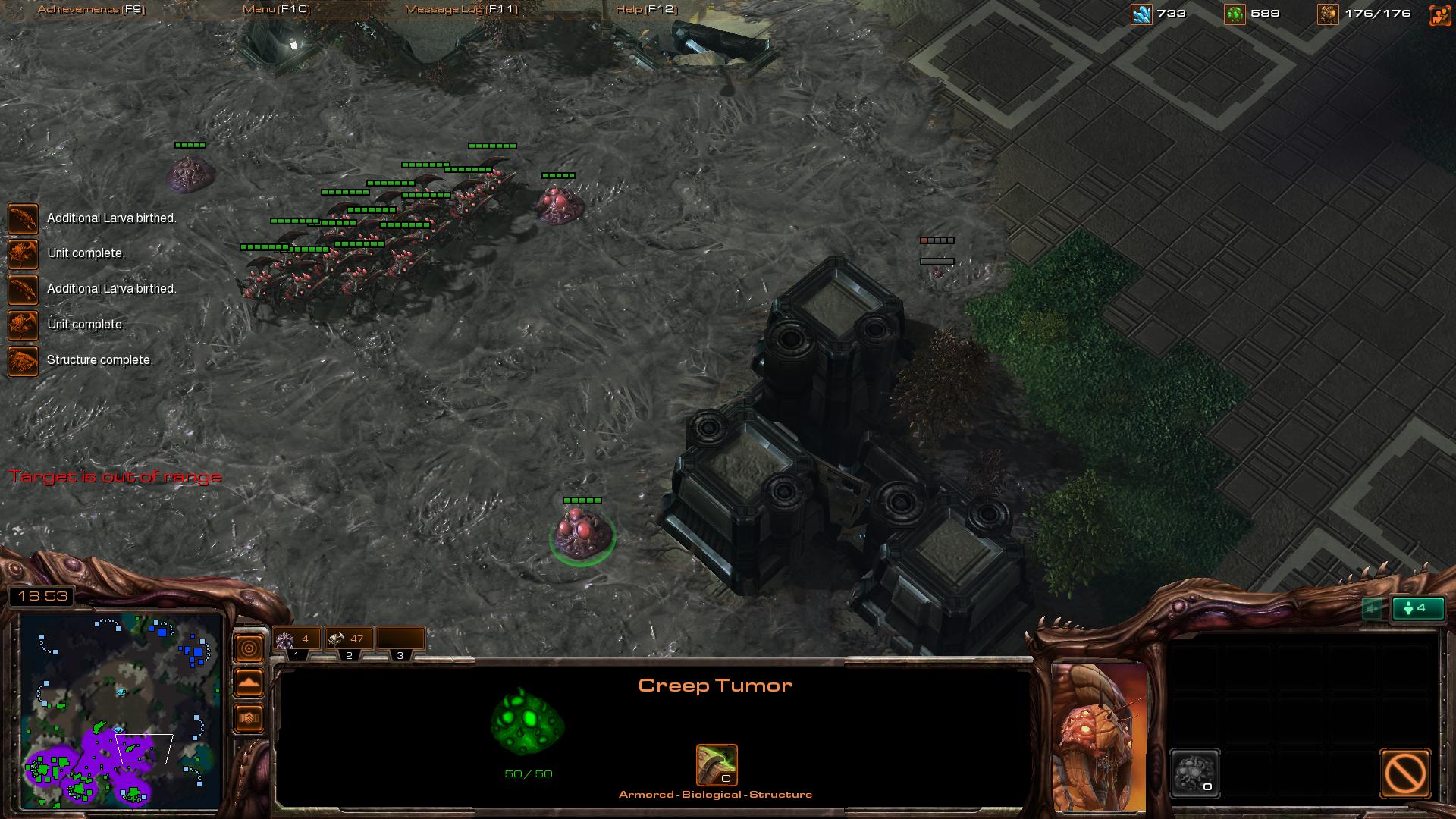Select empty control group 3

[x=400, y=641]
